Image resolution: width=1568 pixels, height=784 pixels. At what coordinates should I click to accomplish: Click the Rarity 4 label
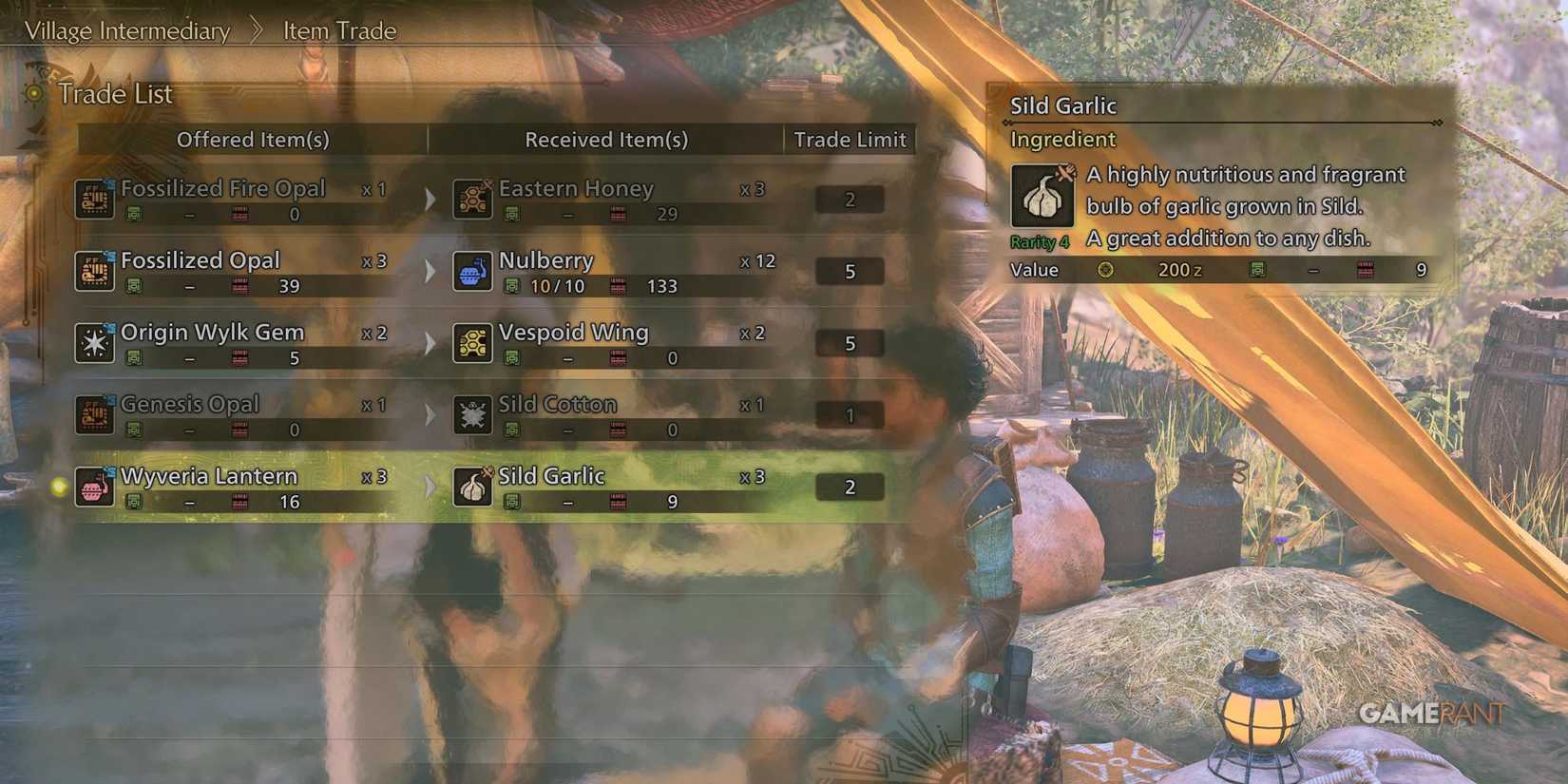pyautogui.click(x=1039, y=241)
